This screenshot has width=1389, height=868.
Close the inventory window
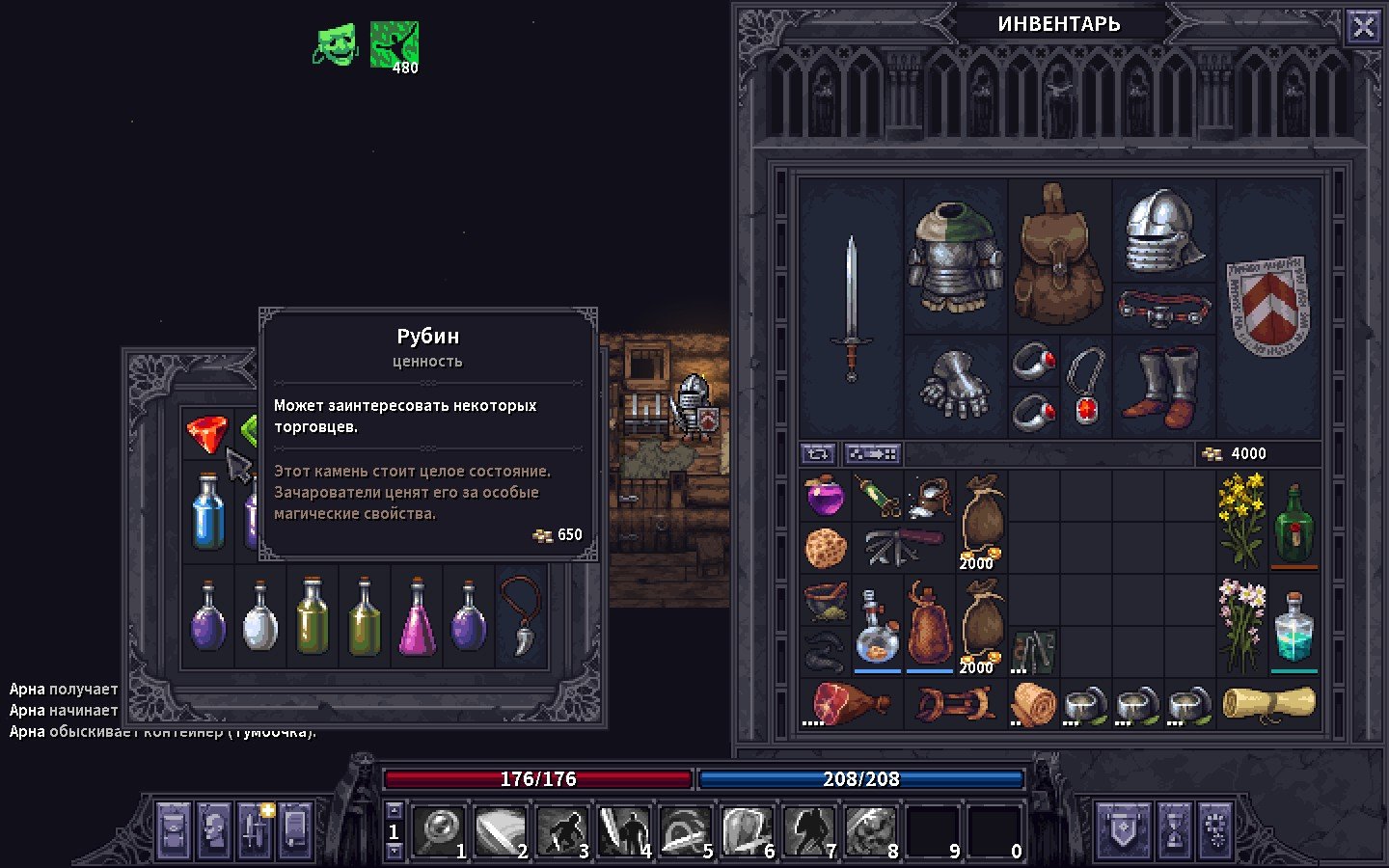1363,27
